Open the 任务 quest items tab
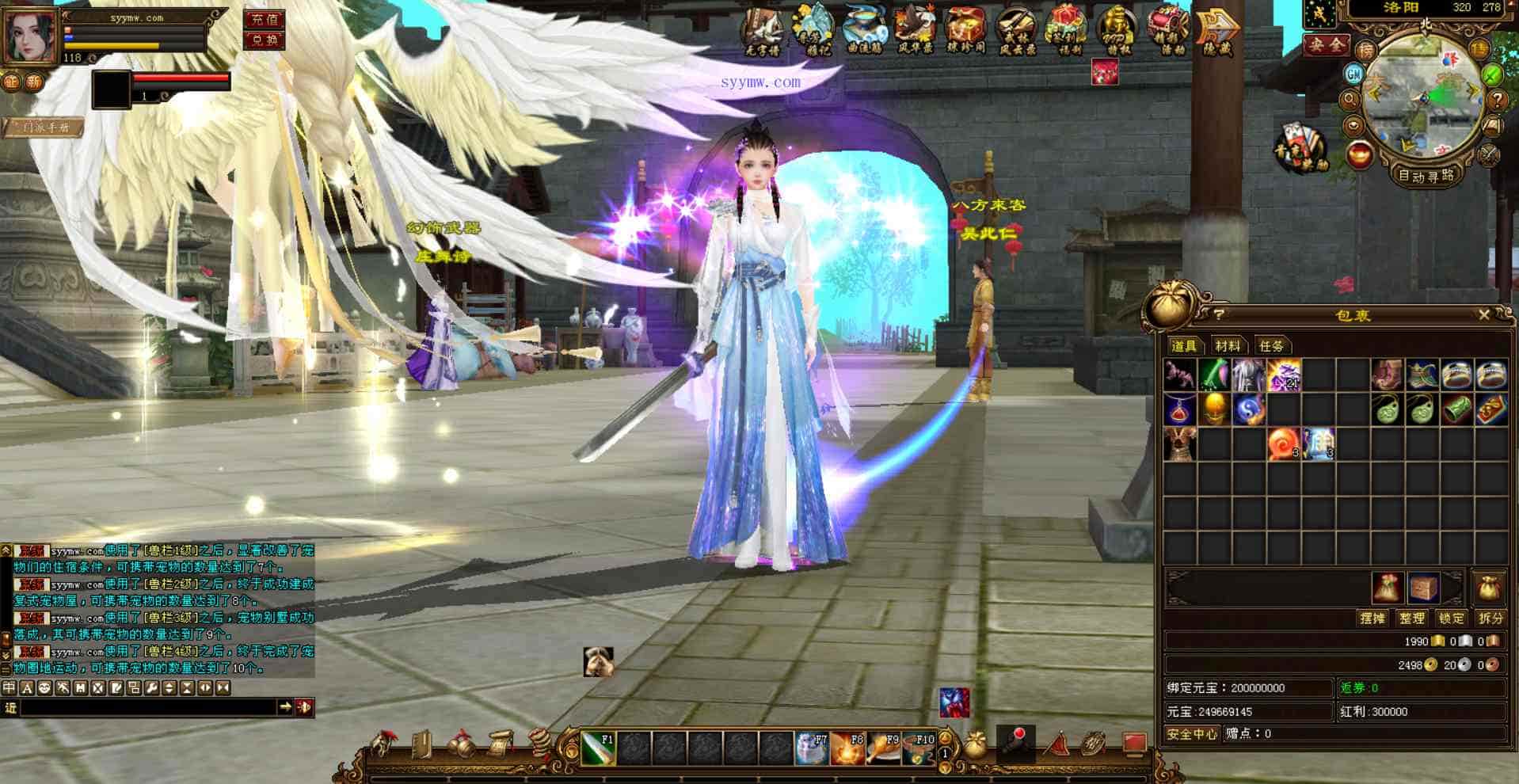The image size is (1519, 784). coord(1271,346)
